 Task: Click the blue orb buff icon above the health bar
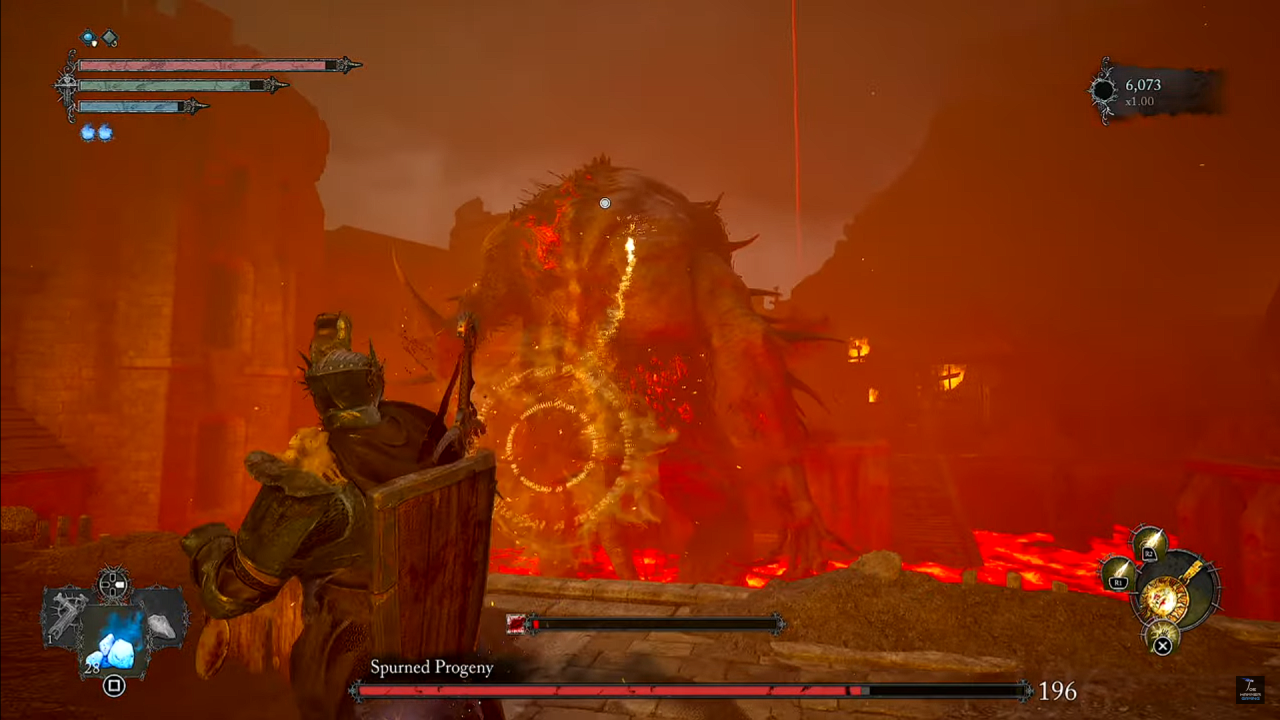point(88,37)
